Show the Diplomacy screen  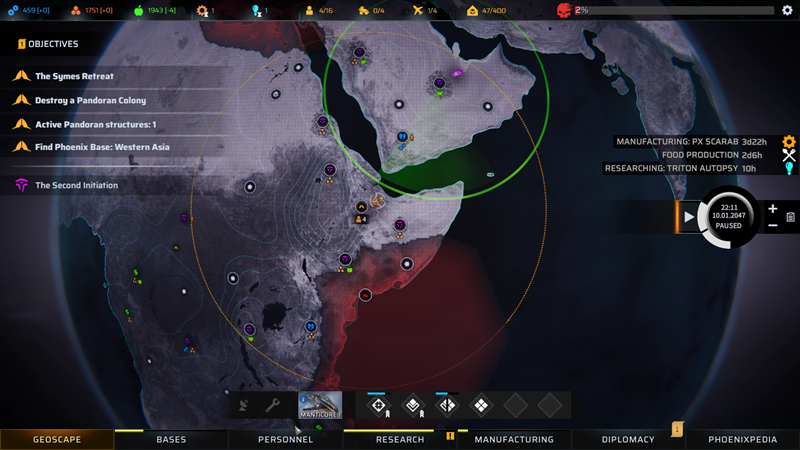(x=628, y=439)
